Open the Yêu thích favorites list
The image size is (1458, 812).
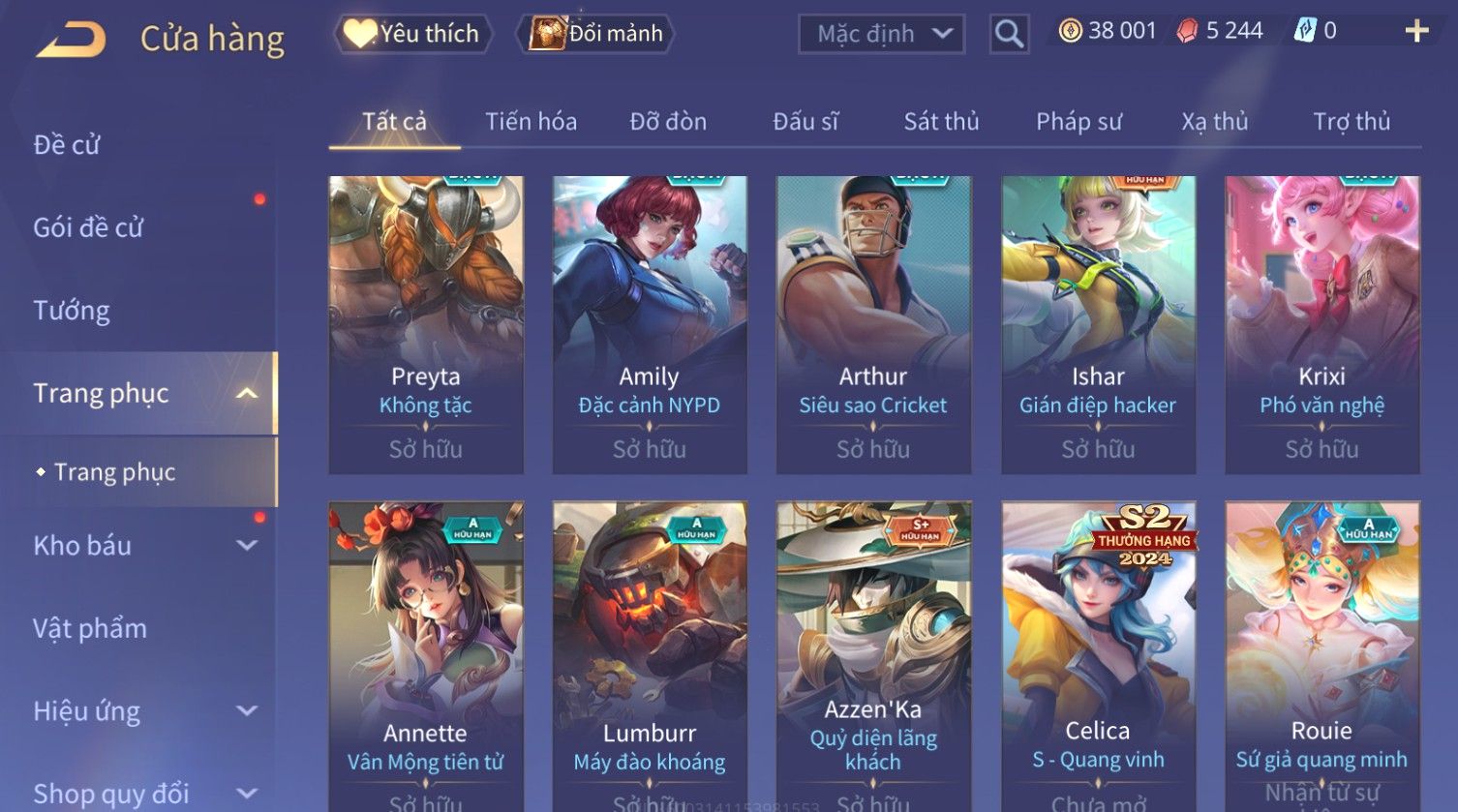[x=413, y=34]
